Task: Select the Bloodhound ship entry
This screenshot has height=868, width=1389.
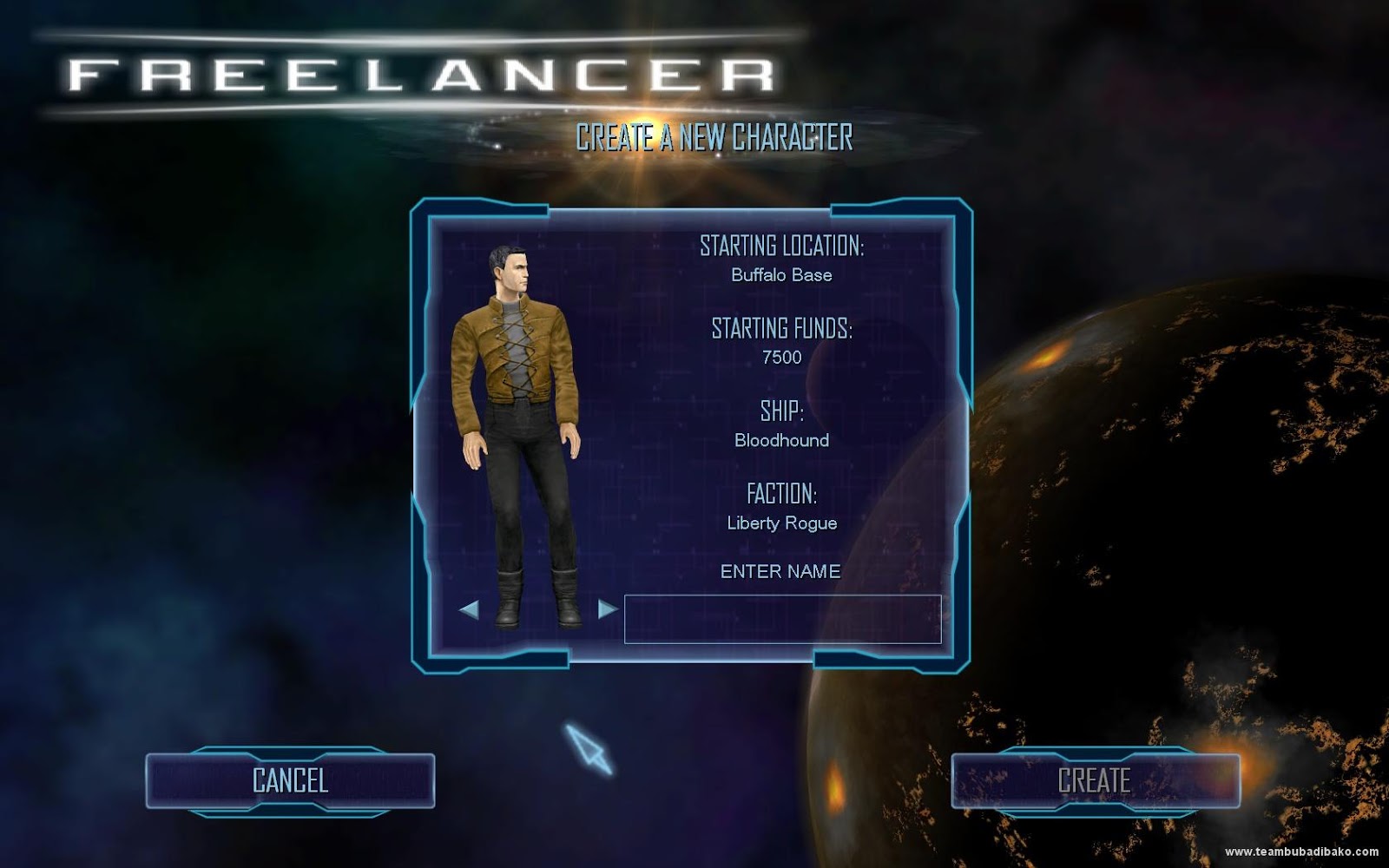Action: pos(784,440)
